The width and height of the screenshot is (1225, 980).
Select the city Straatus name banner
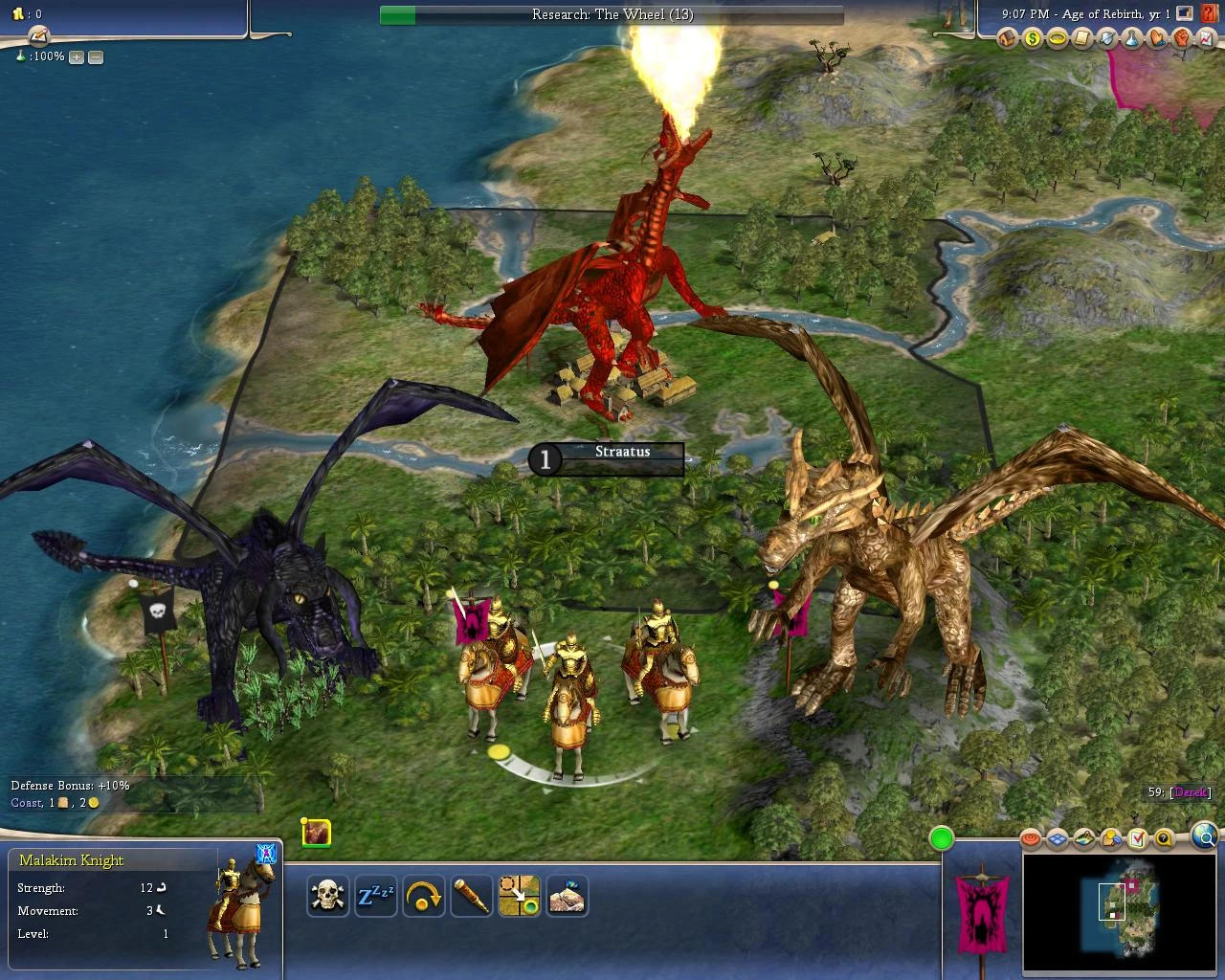tap(622, 452)
